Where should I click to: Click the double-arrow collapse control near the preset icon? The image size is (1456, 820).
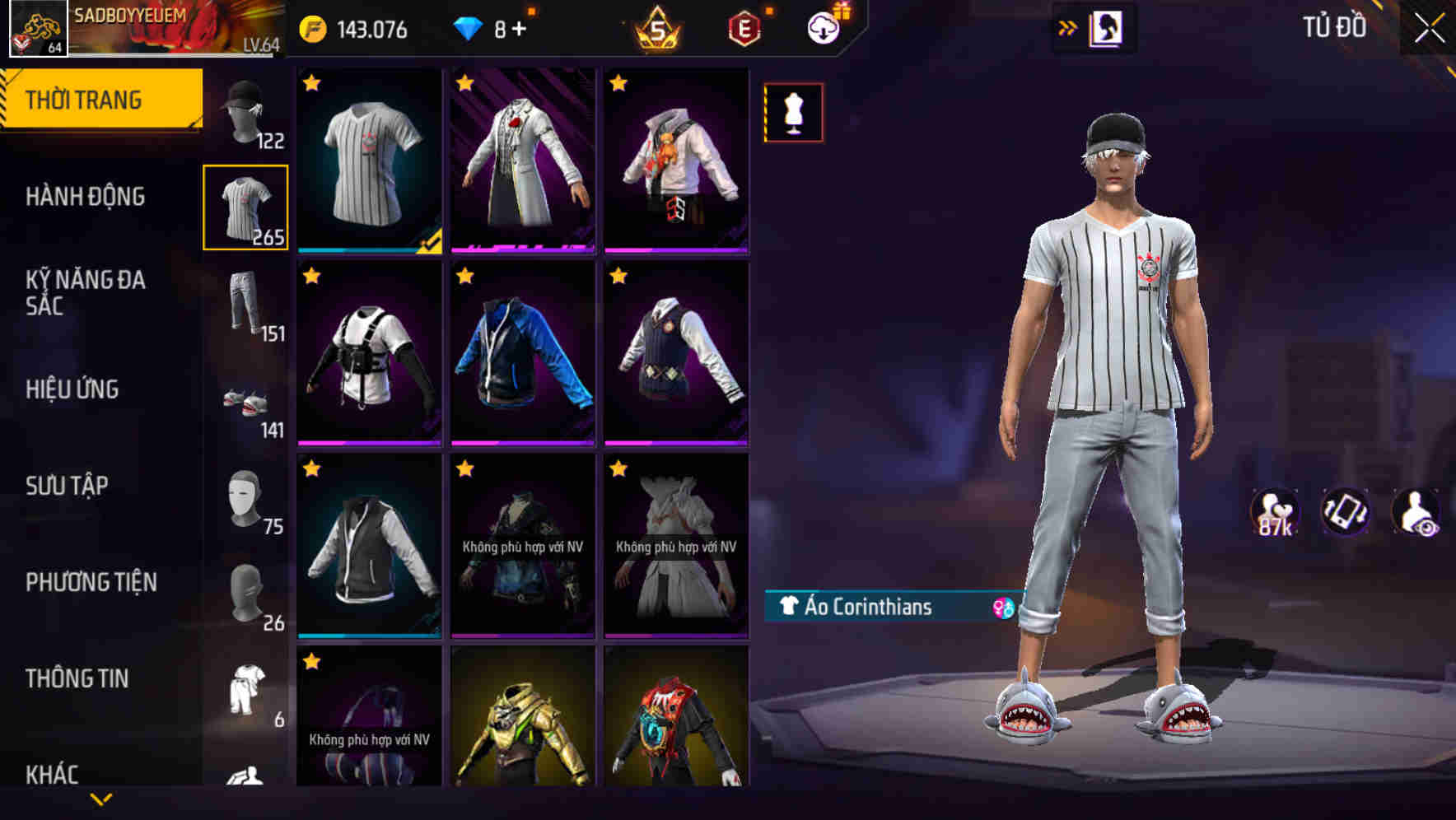coord(1068,26)
